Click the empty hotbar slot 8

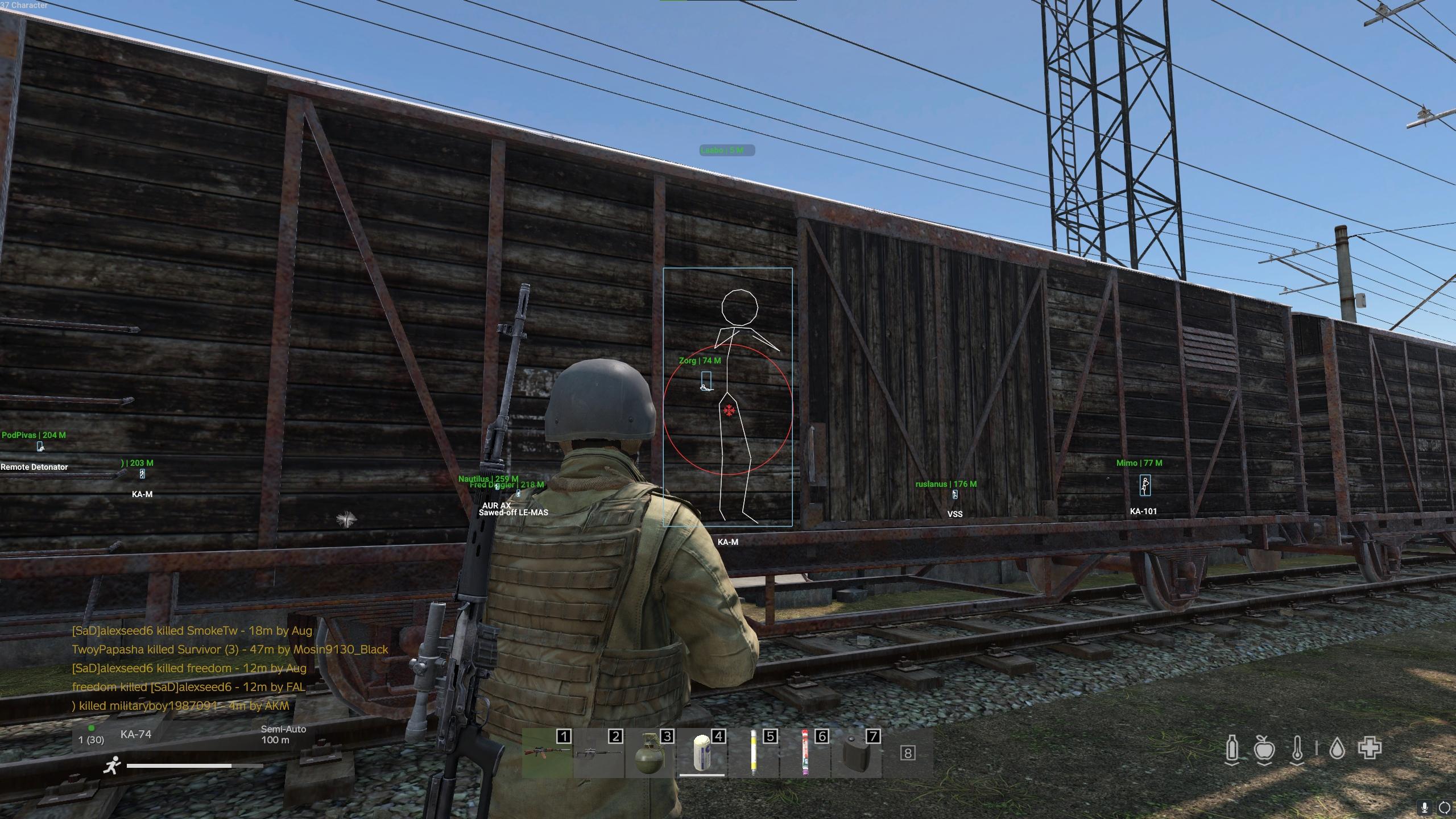coord(908,753)
